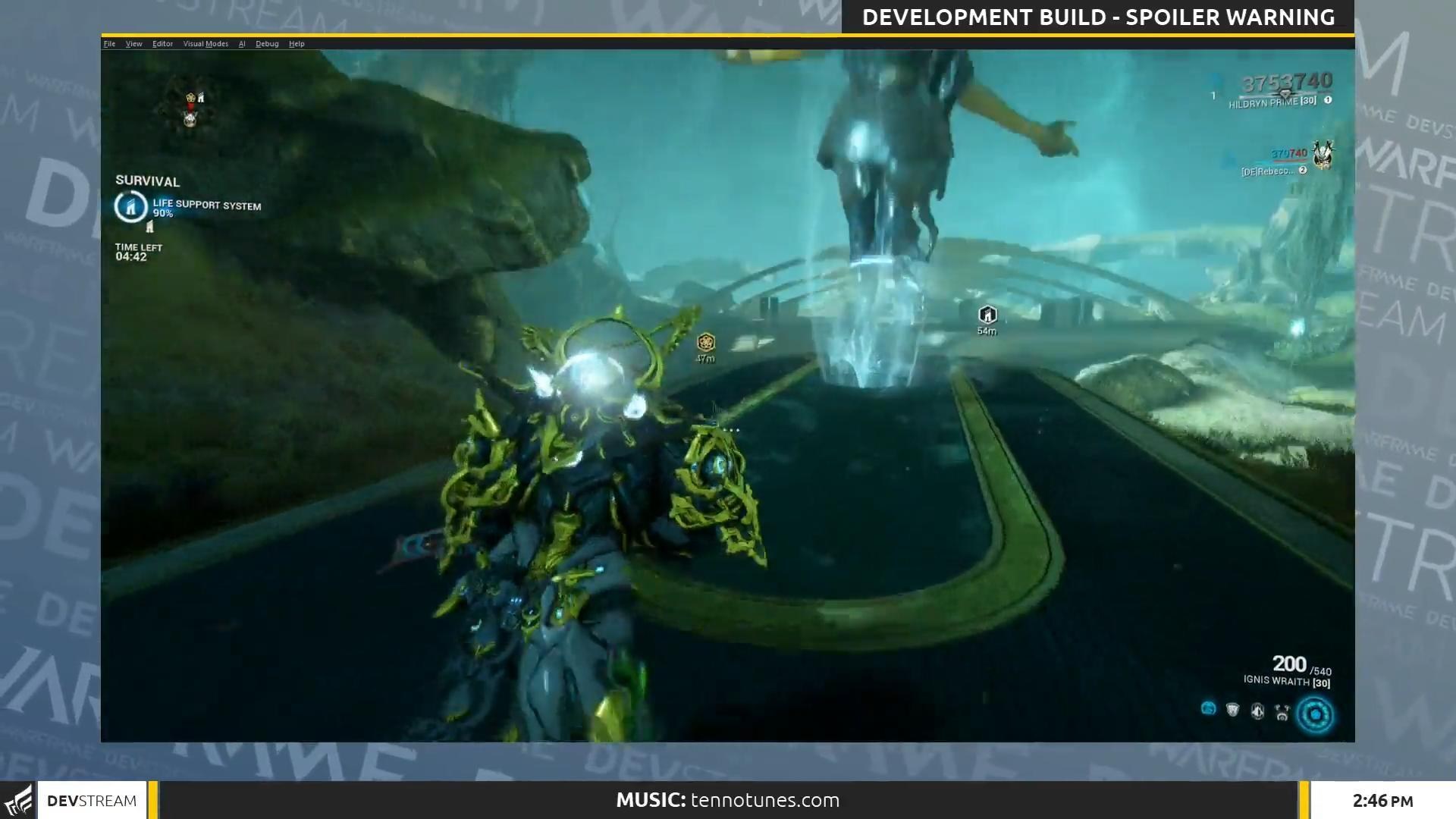Click the info icon beside Hildryn Prime
Viewport: 1456px width, 819px height.
coord(1326,99)
